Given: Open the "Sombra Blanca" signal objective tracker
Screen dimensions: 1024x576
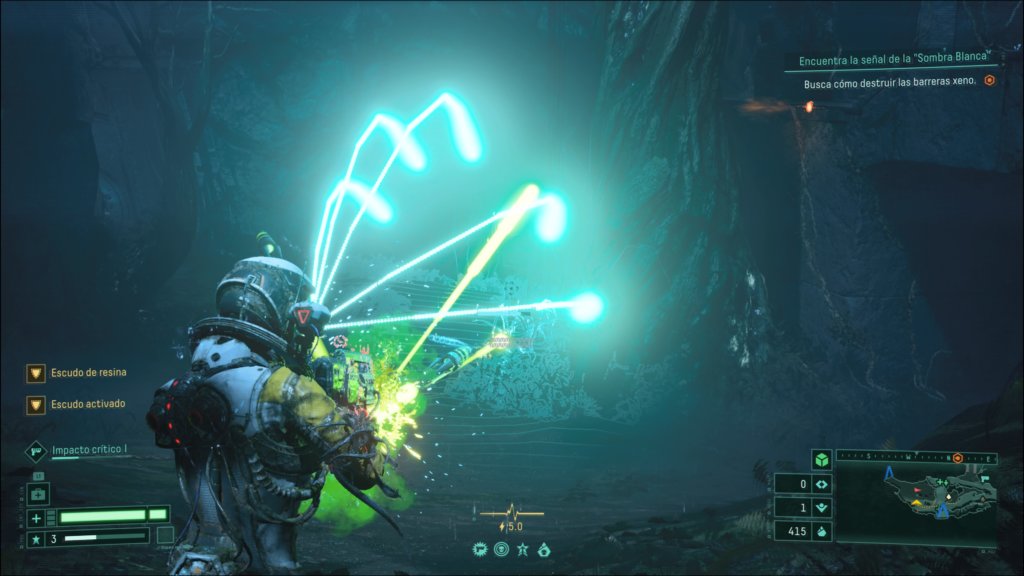Looking at the screenshot, I should [893, 61].
